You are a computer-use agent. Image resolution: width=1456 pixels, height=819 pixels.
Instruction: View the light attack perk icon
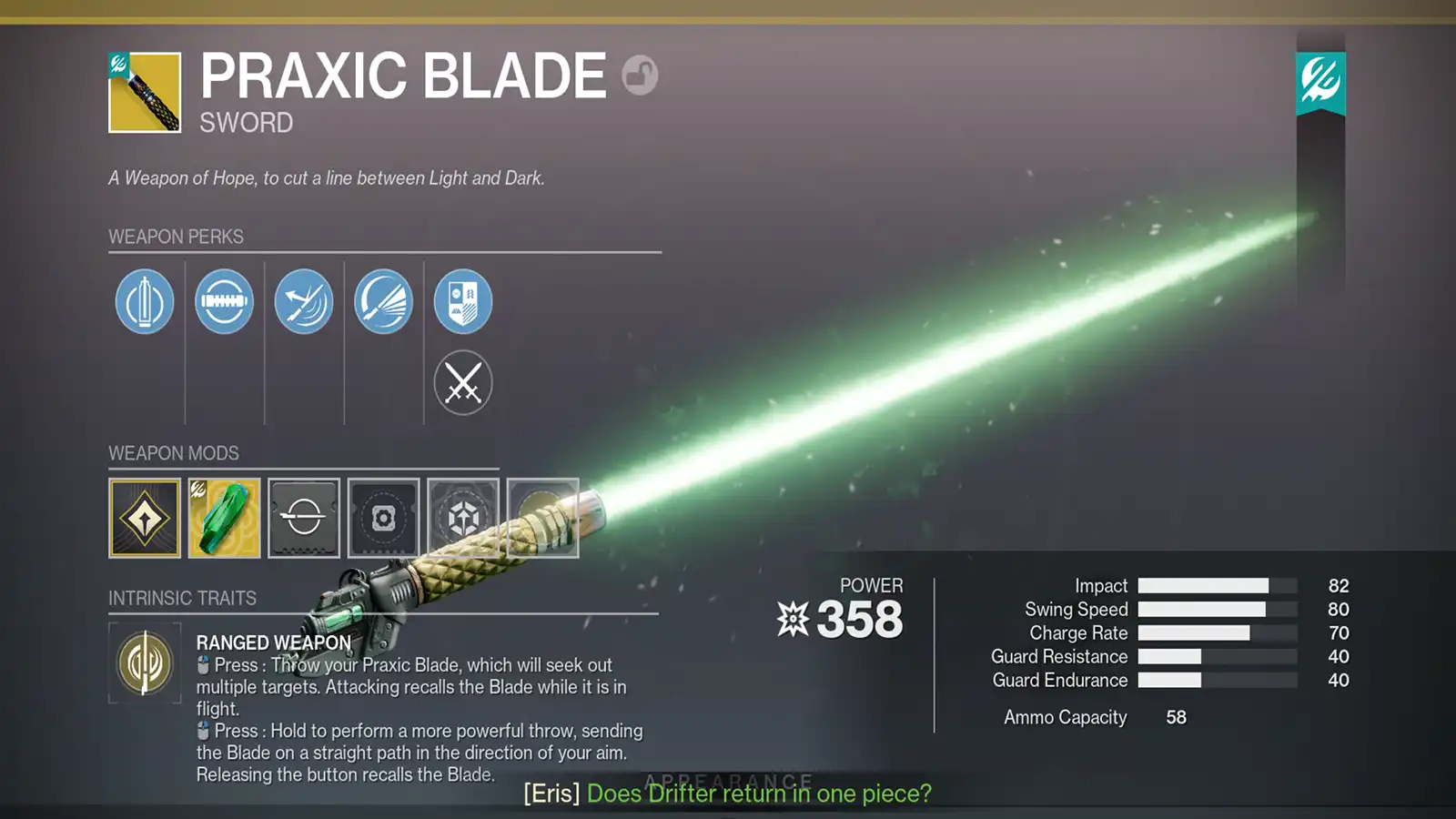(383, 301)
